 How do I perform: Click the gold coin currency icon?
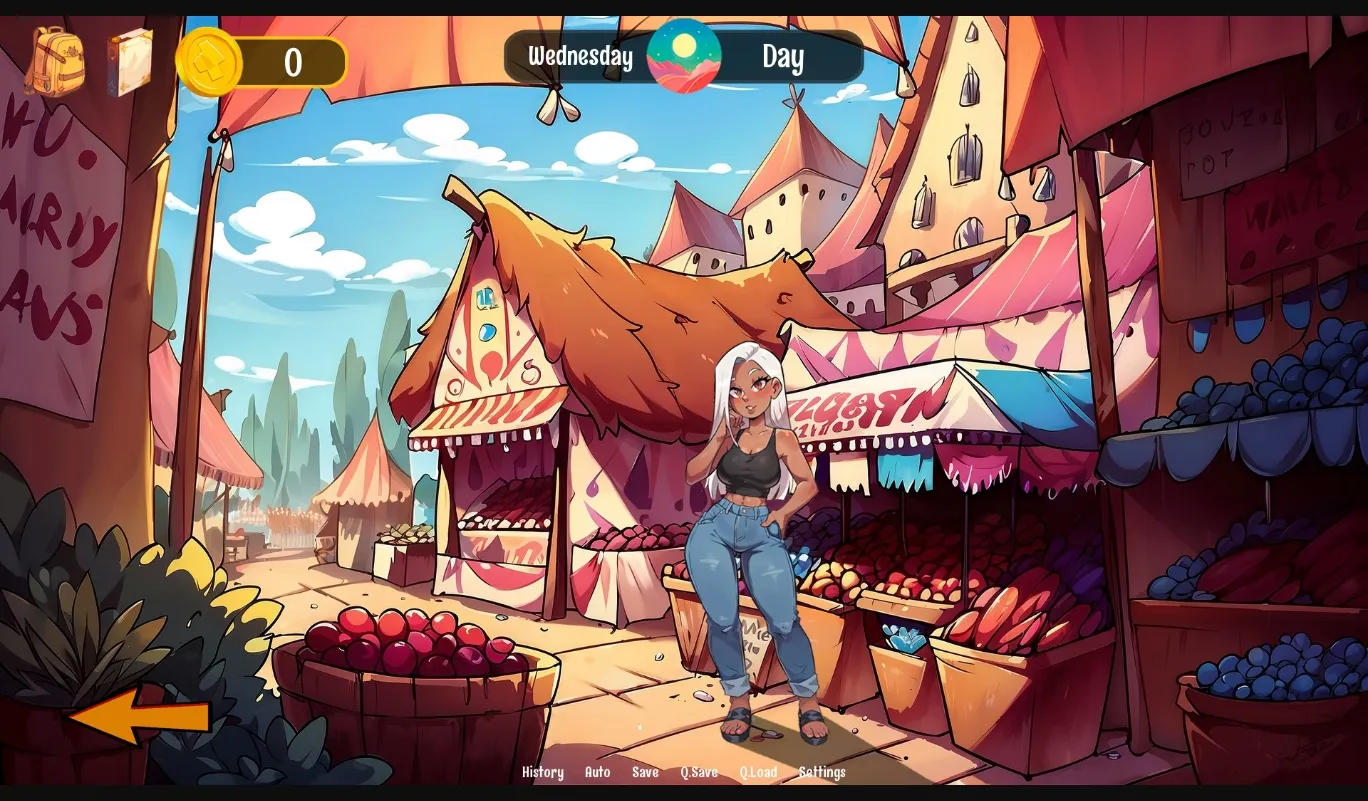point(212,62)
